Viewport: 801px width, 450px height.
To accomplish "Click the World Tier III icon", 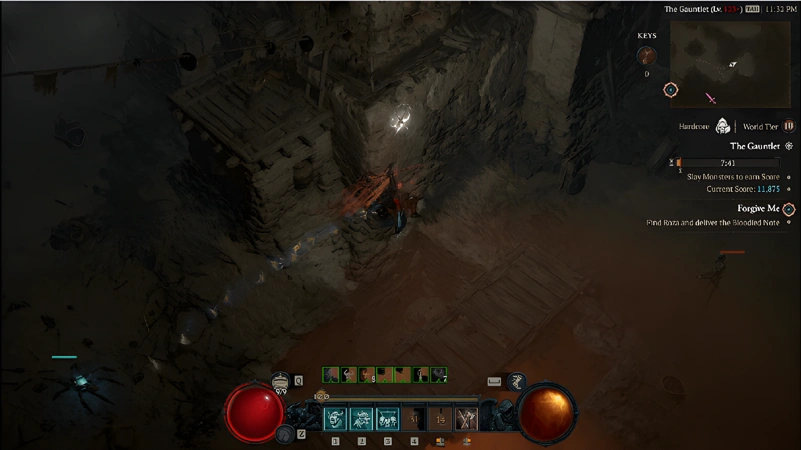I will pos(788,126).
